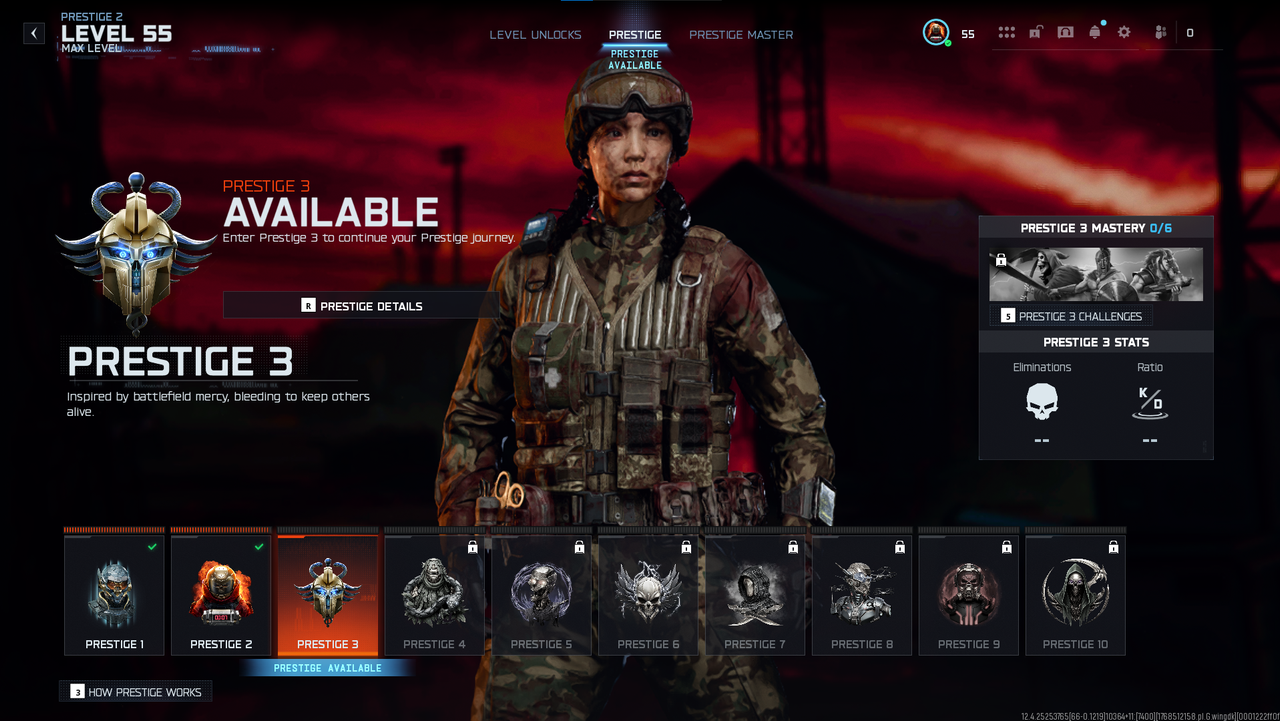Go back using the top-left arrow button
This screenshot has height=721, width=1280.
tap(34, 33)
